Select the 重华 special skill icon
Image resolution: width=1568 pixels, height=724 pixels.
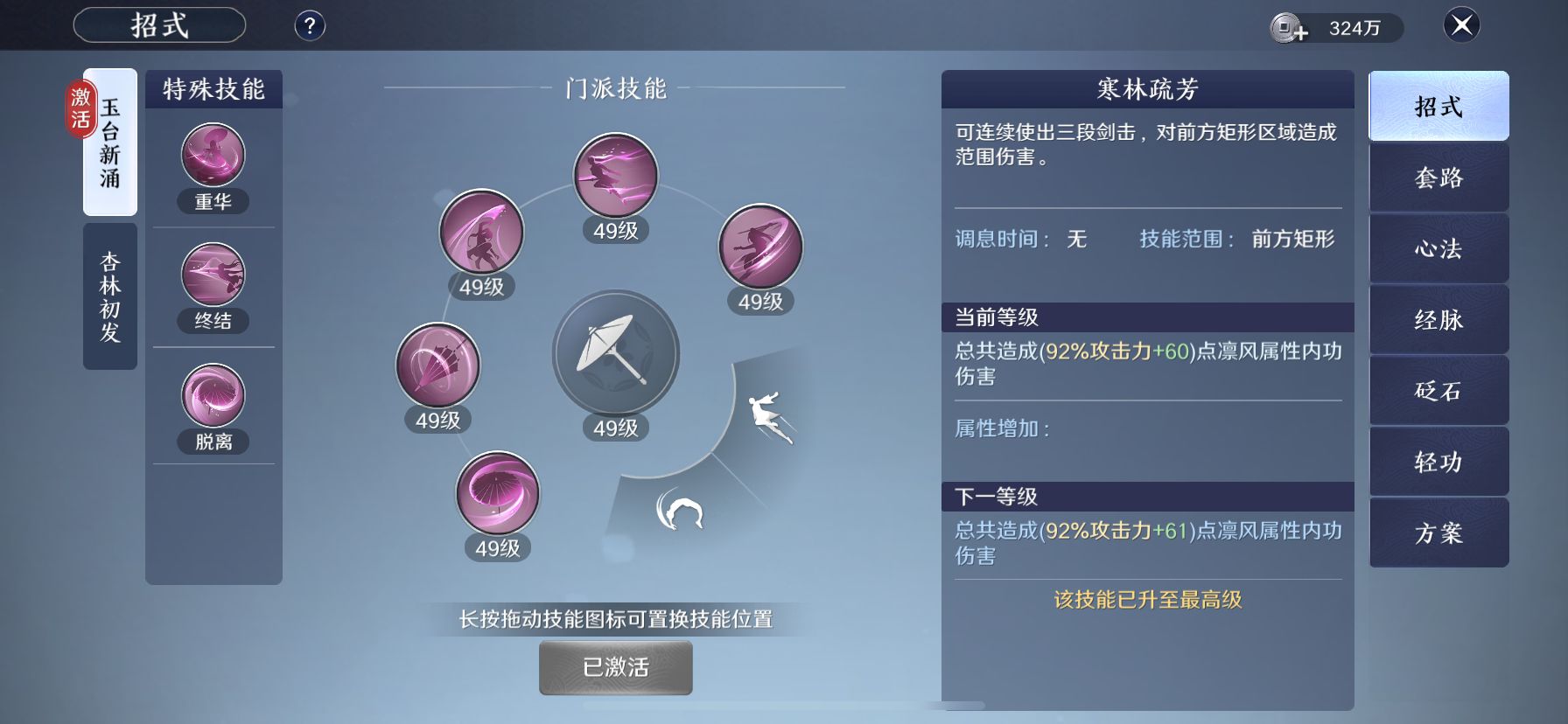pos(212,155)
